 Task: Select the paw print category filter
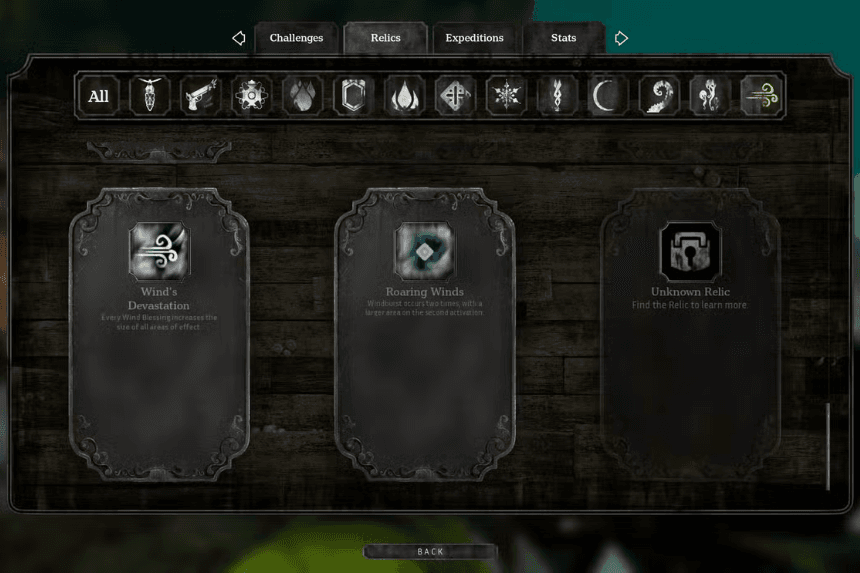click(x=302, y=96)
